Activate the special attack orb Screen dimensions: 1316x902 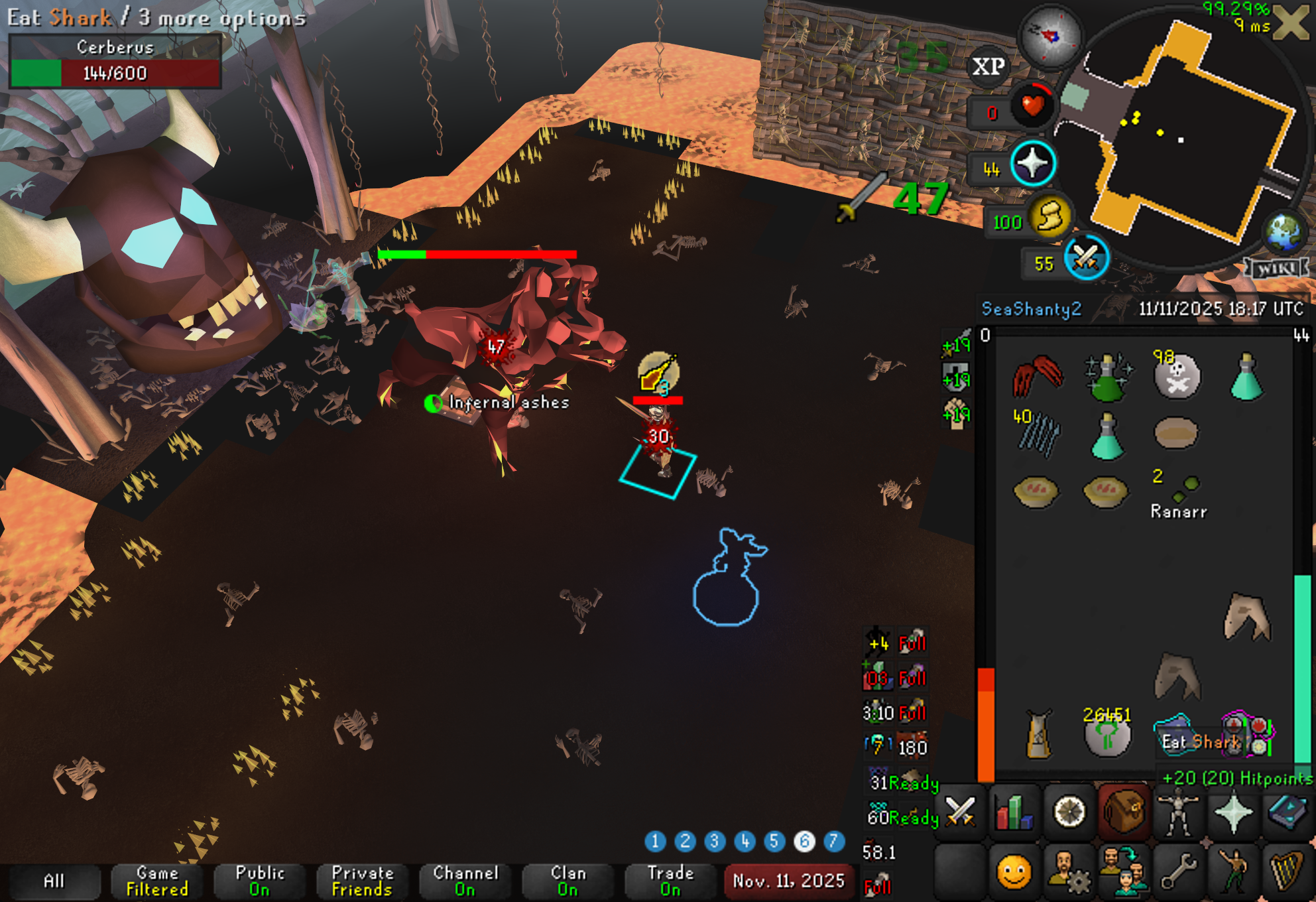pos(1086,258)
